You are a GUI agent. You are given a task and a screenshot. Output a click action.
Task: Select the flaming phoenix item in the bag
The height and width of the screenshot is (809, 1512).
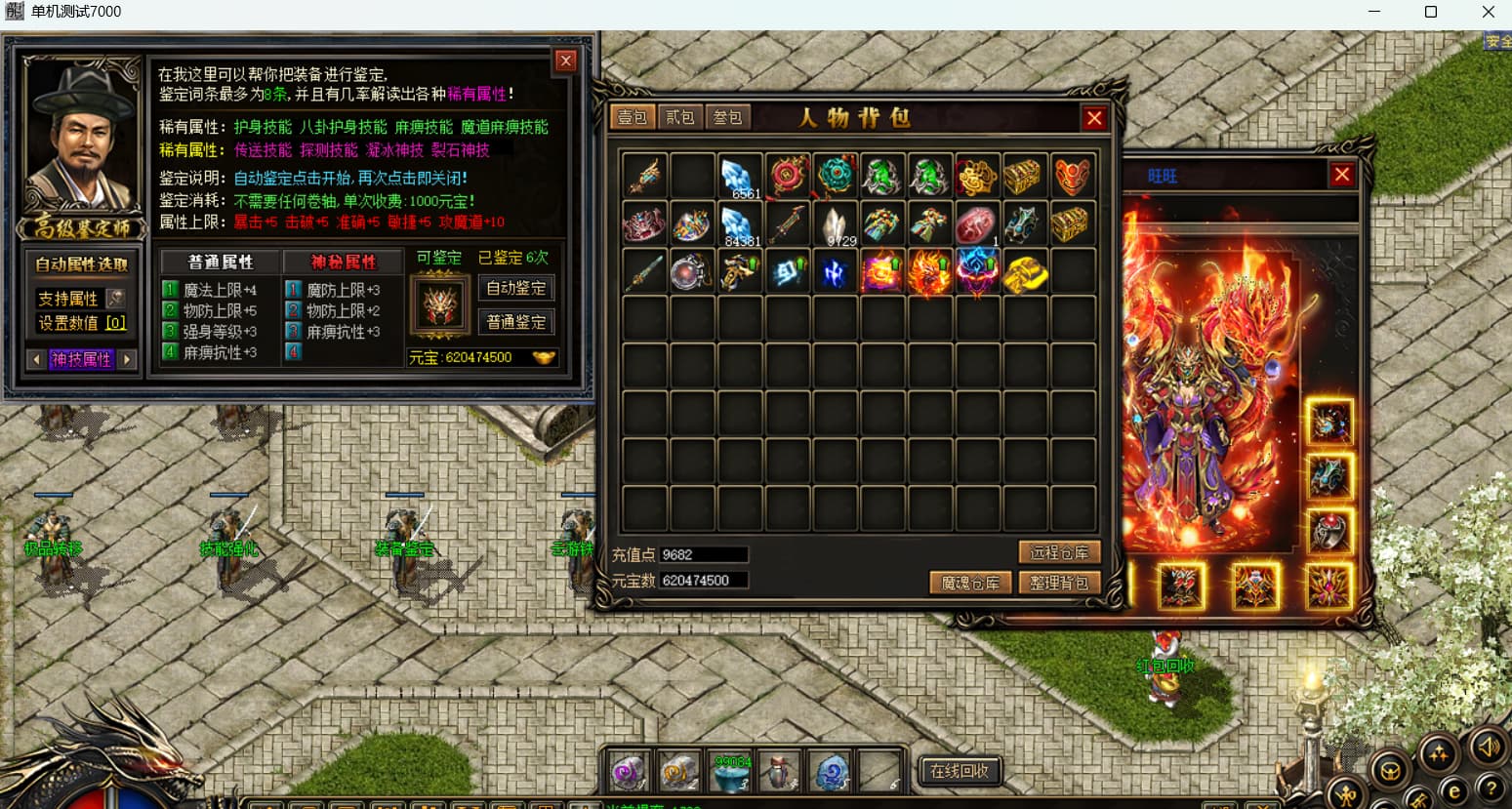click(x=928, y=271)
